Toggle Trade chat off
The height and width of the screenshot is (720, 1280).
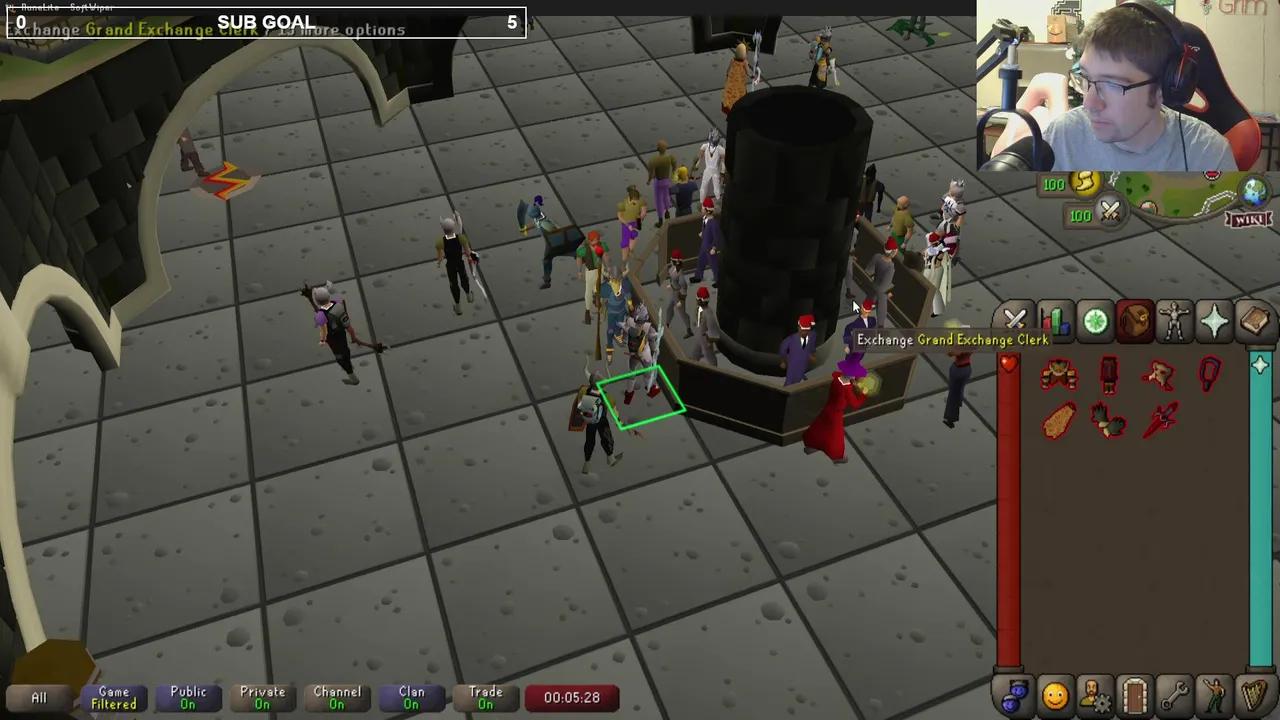pyautogui.click(x=485, y=697)
